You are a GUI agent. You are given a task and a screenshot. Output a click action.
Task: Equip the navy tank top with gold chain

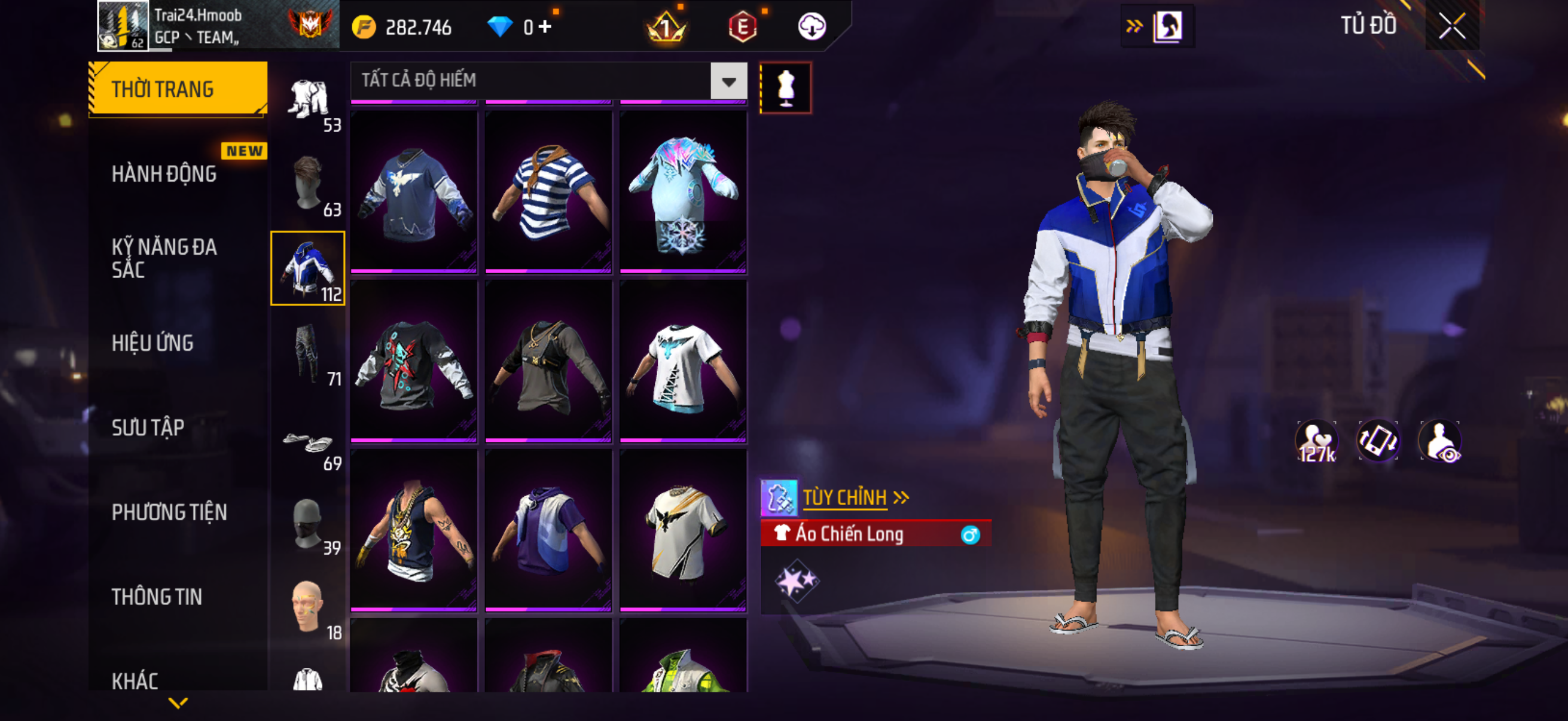coord(414,529)
